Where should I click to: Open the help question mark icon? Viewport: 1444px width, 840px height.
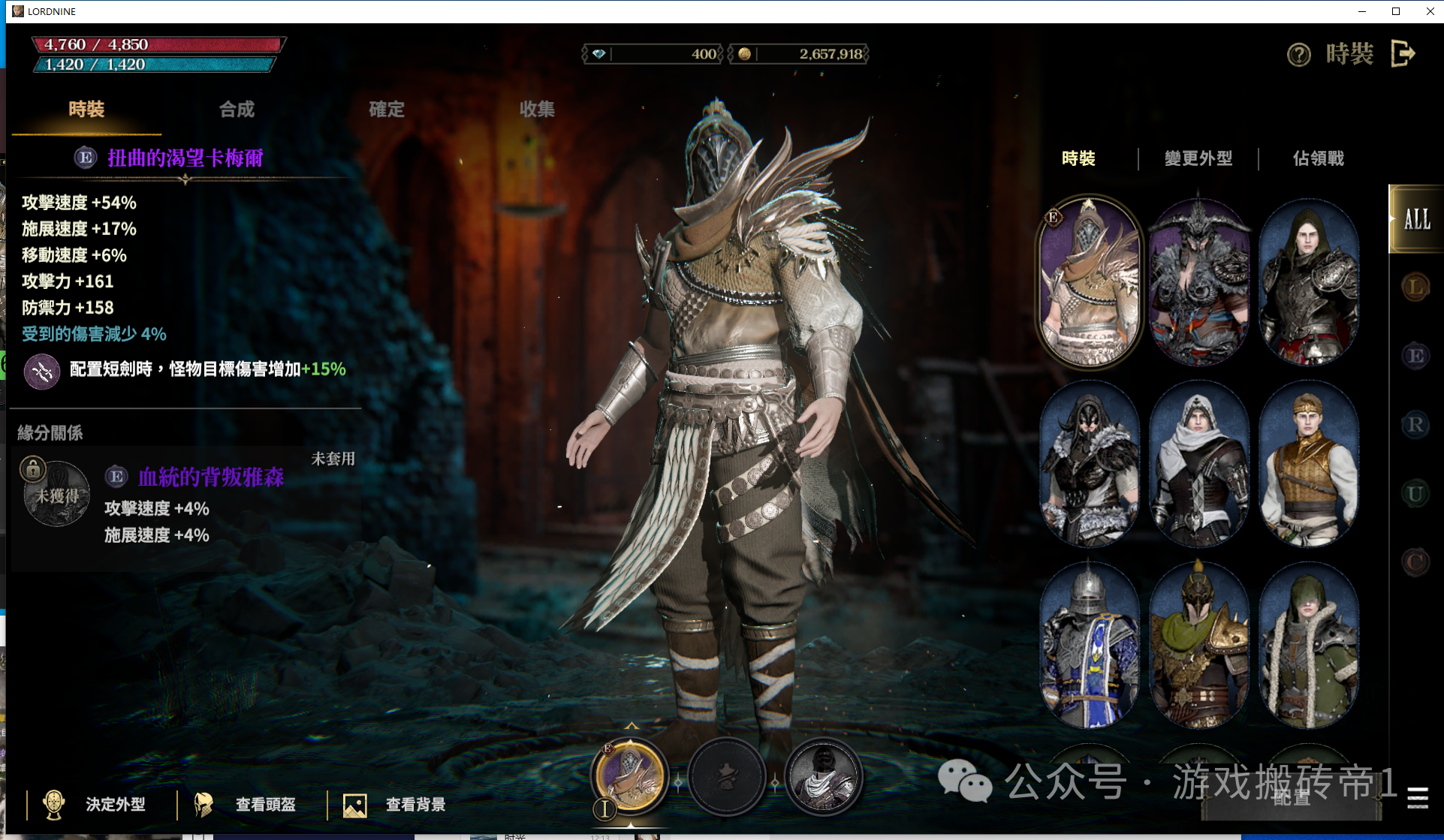point(1298,54)
